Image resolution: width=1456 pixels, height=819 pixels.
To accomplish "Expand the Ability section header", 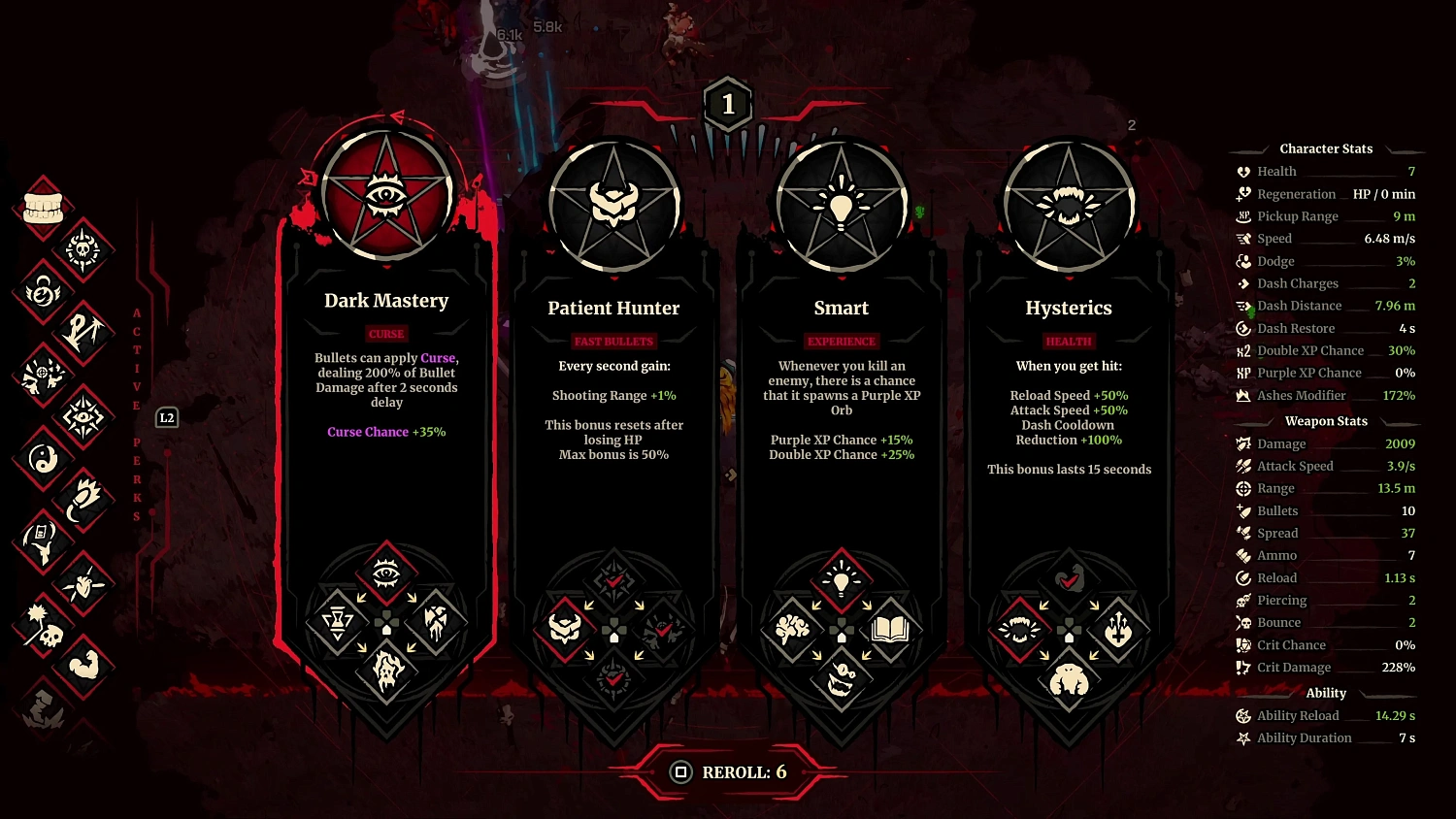I will [x=1326, y=693].
